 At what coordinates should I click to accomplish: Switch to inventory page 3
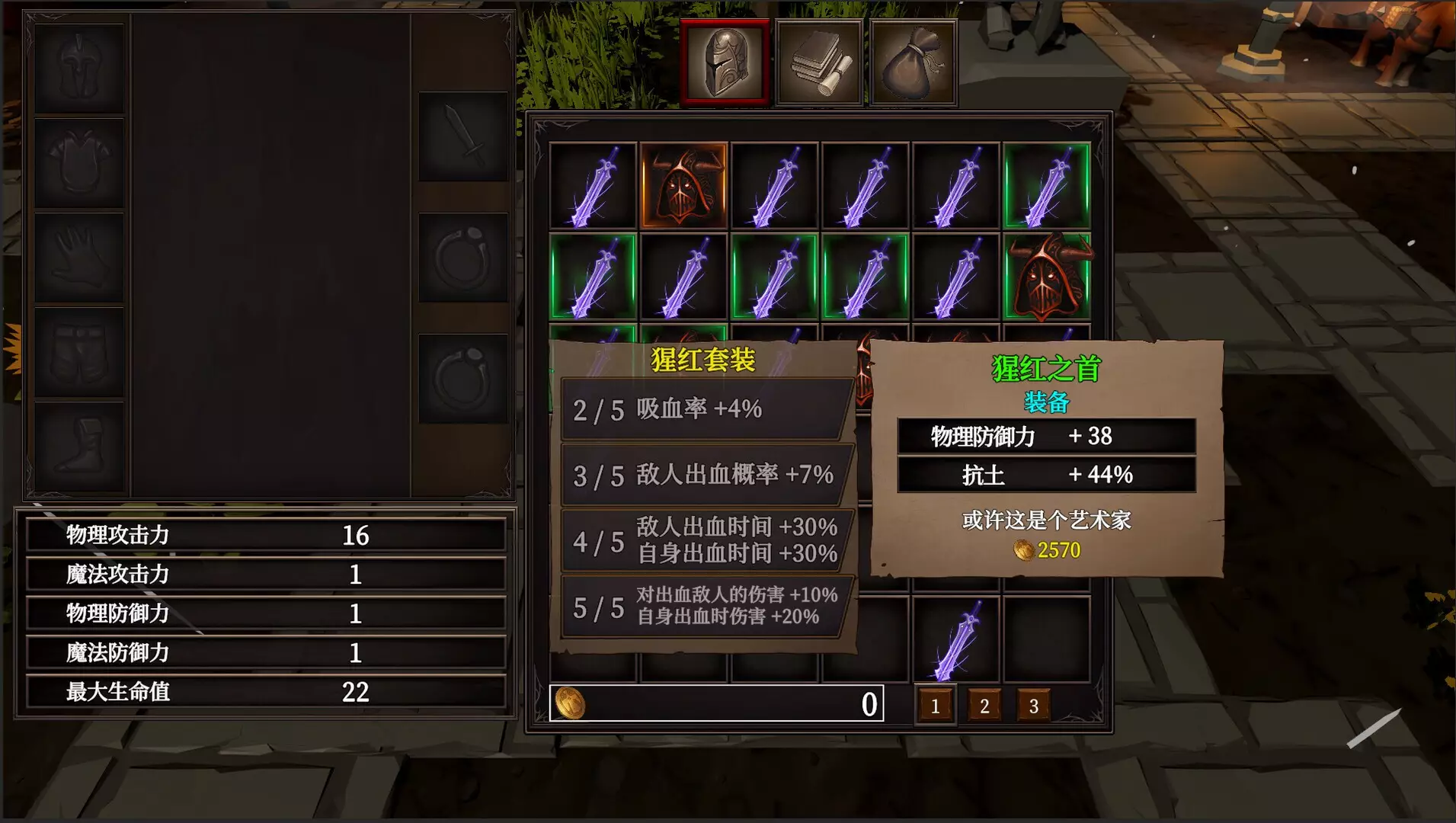click(1033, 705)
